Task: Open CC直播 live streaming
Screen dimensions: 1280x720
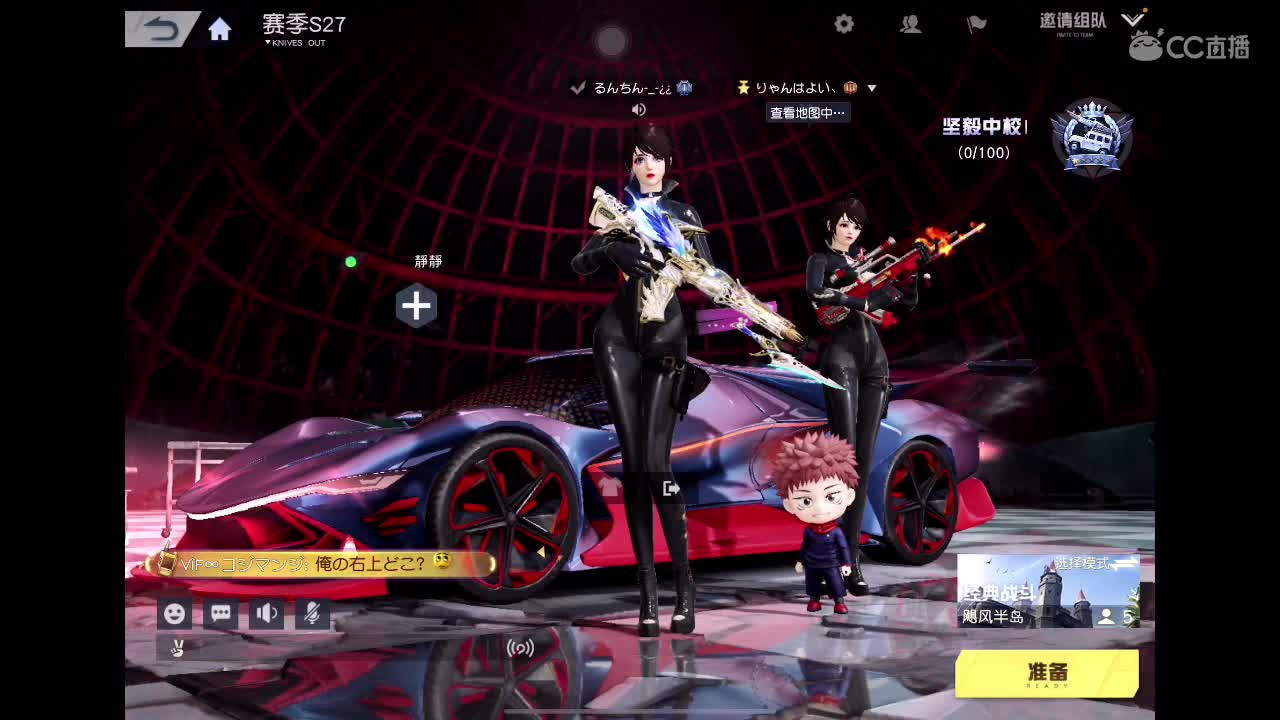Action: 1185,47
